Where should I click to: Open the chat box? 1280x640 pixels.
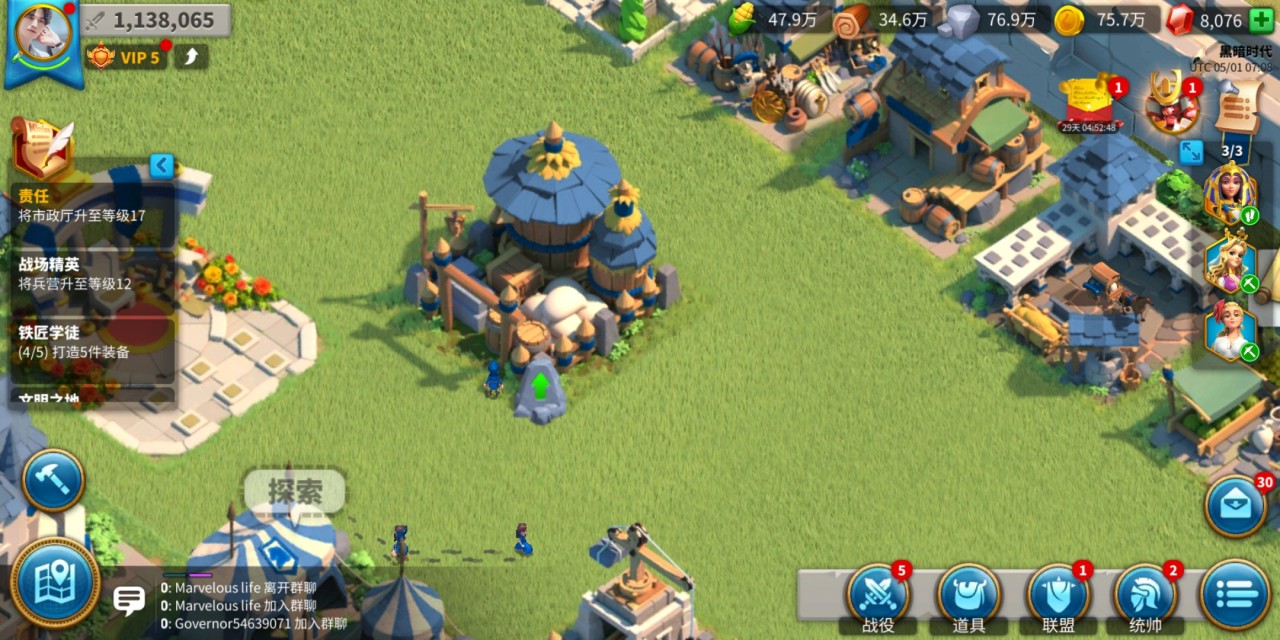(129, 600)
